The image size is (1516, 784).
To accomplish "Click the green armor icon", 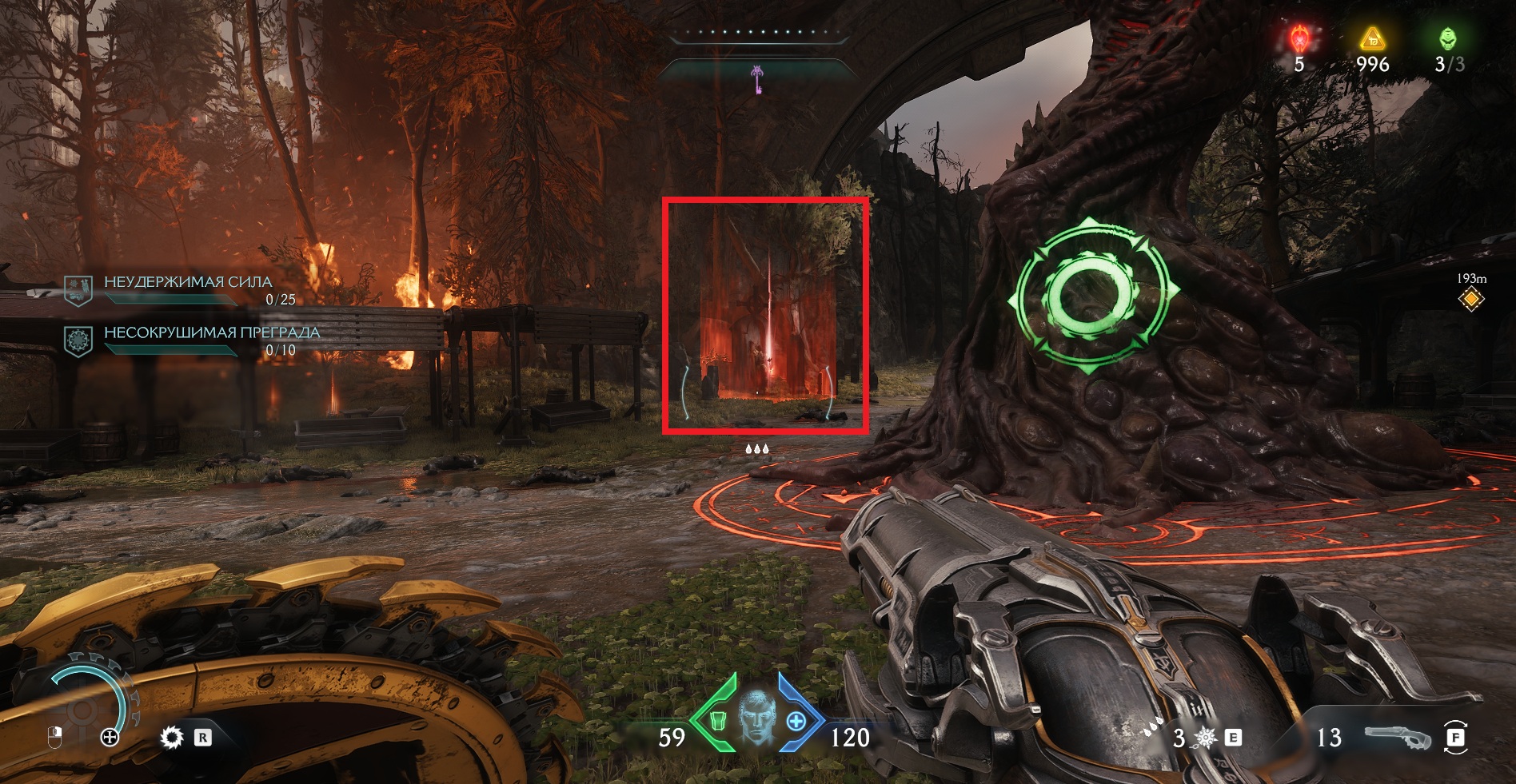I will 717,721.
